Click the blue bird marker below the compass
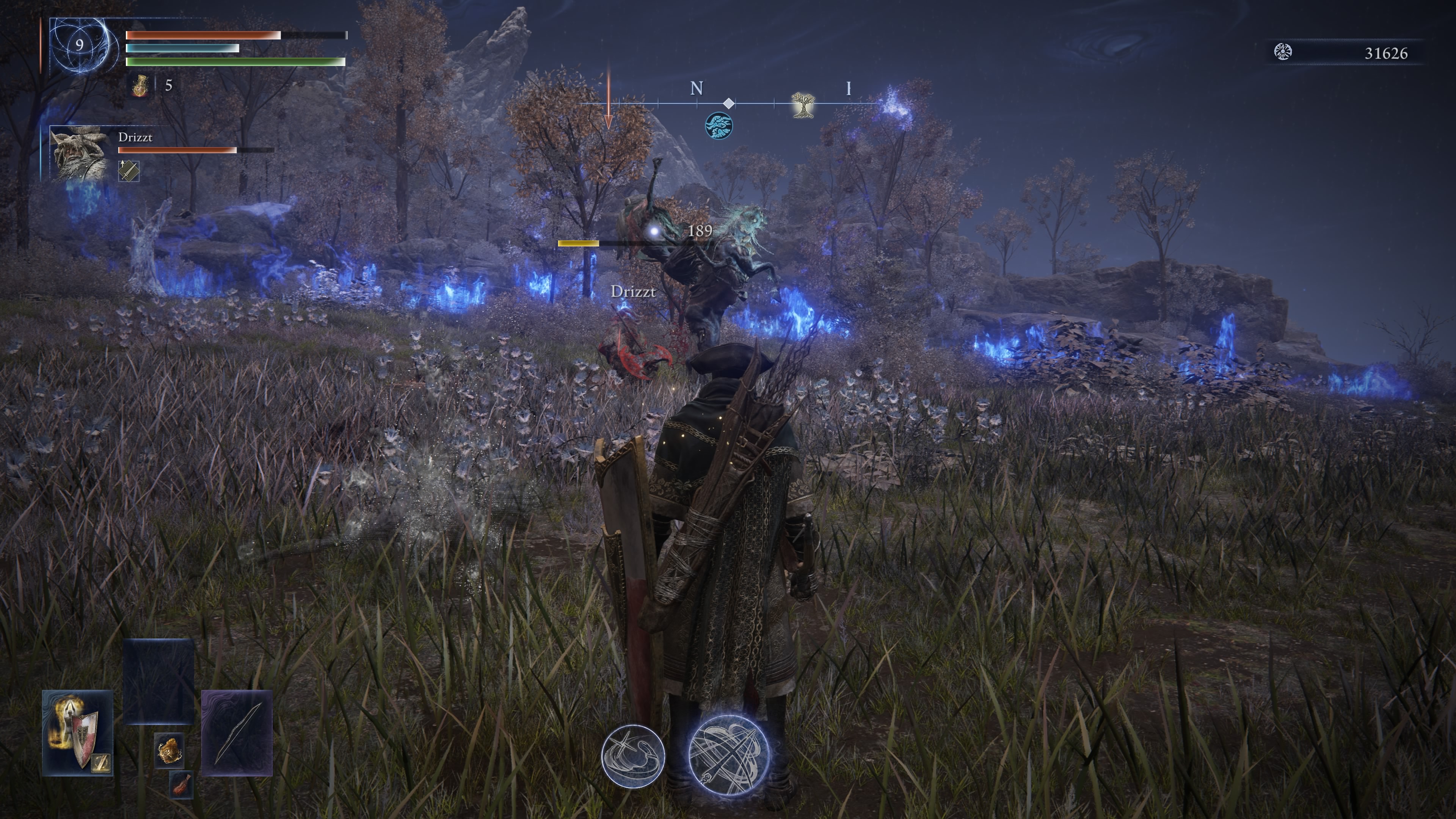The width and height of the screenshot is (1456, 819). click(719, 125)
